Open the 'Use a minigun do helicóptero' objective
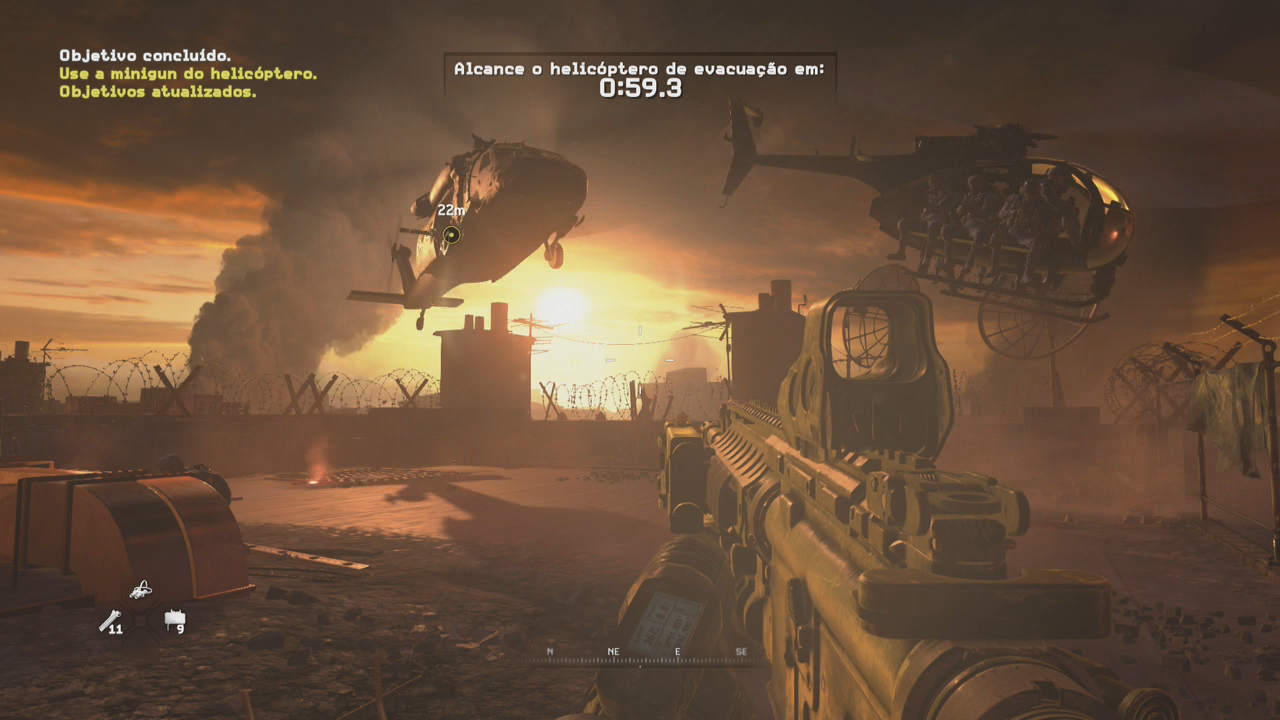 [188, 74]
